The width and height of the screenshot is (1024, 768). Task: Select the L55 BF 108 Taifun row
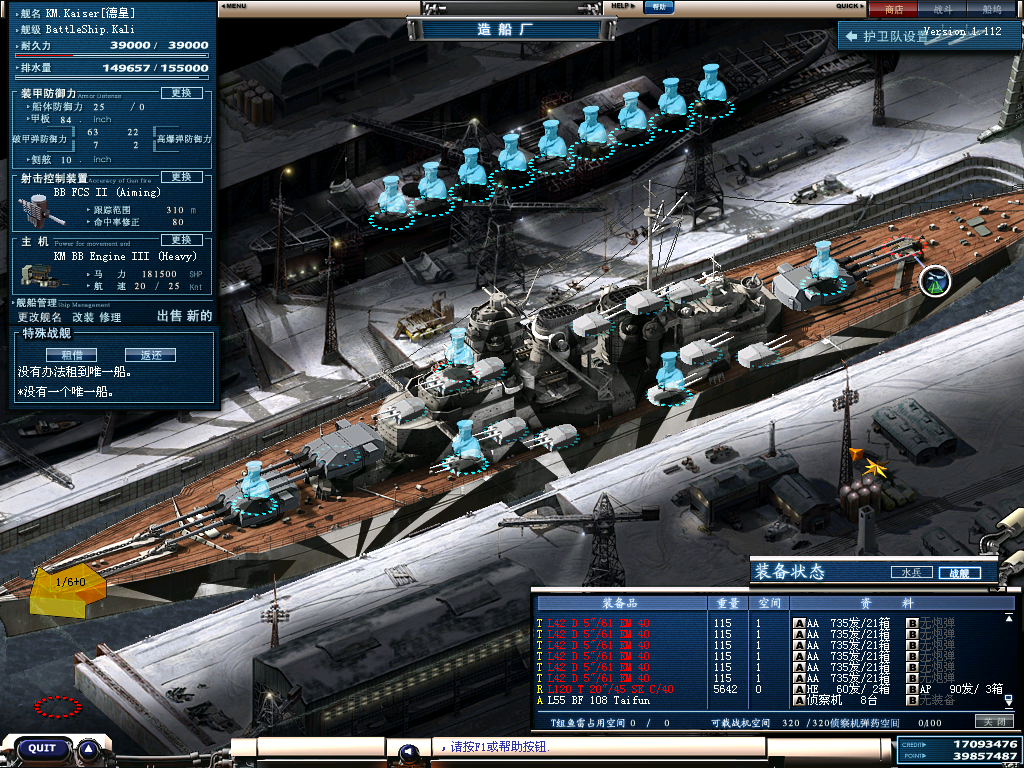tap(620, 701)
